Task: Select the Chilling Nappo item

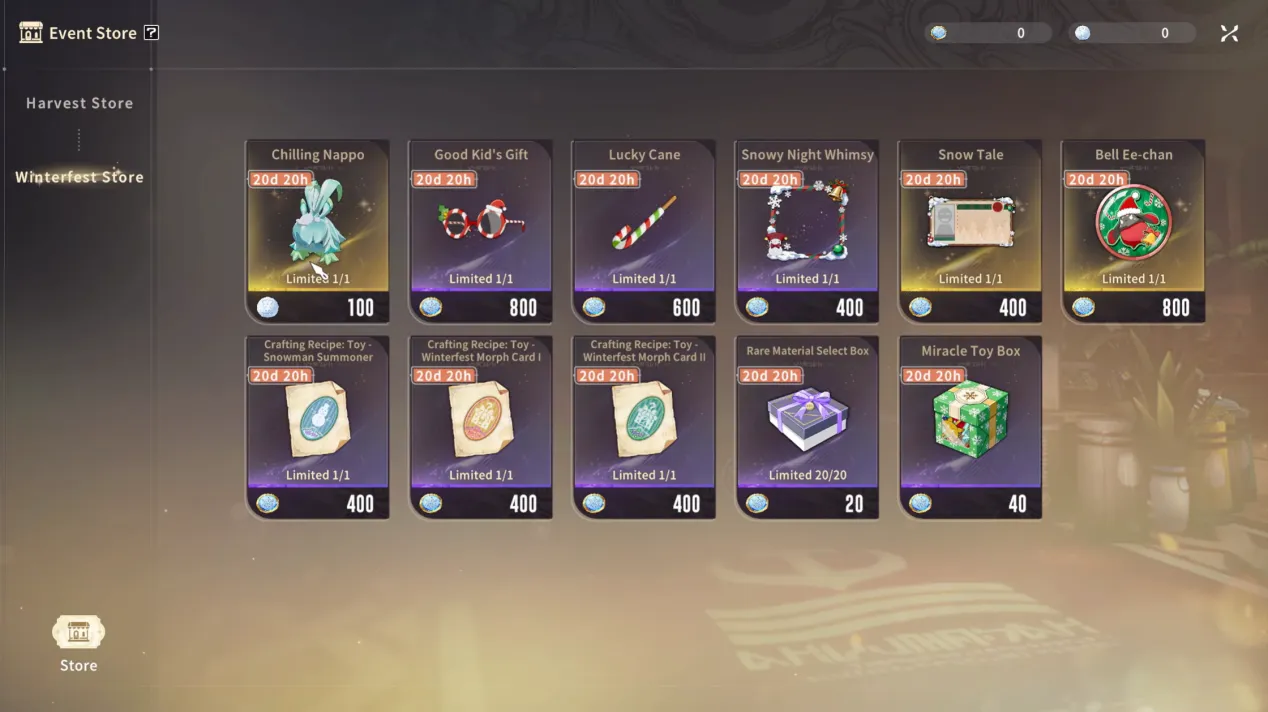Action: tap(317, 231)
